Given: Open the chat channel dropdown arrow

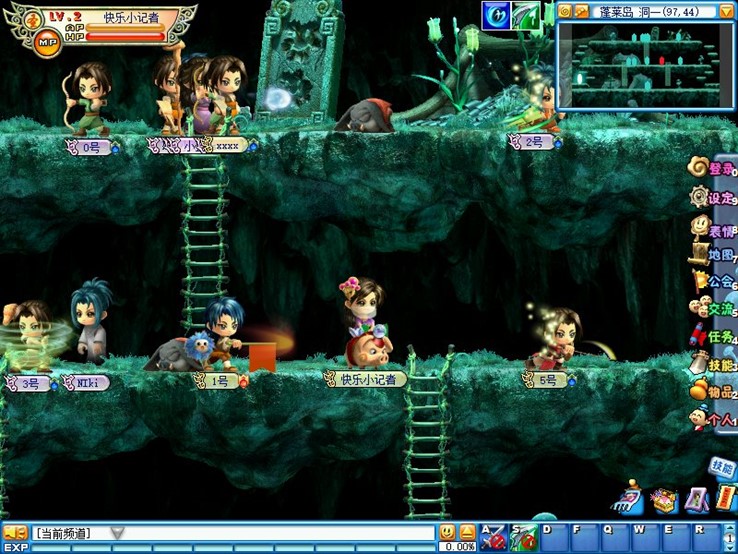Looking at the screenshot, I should [x=117, y=533].
